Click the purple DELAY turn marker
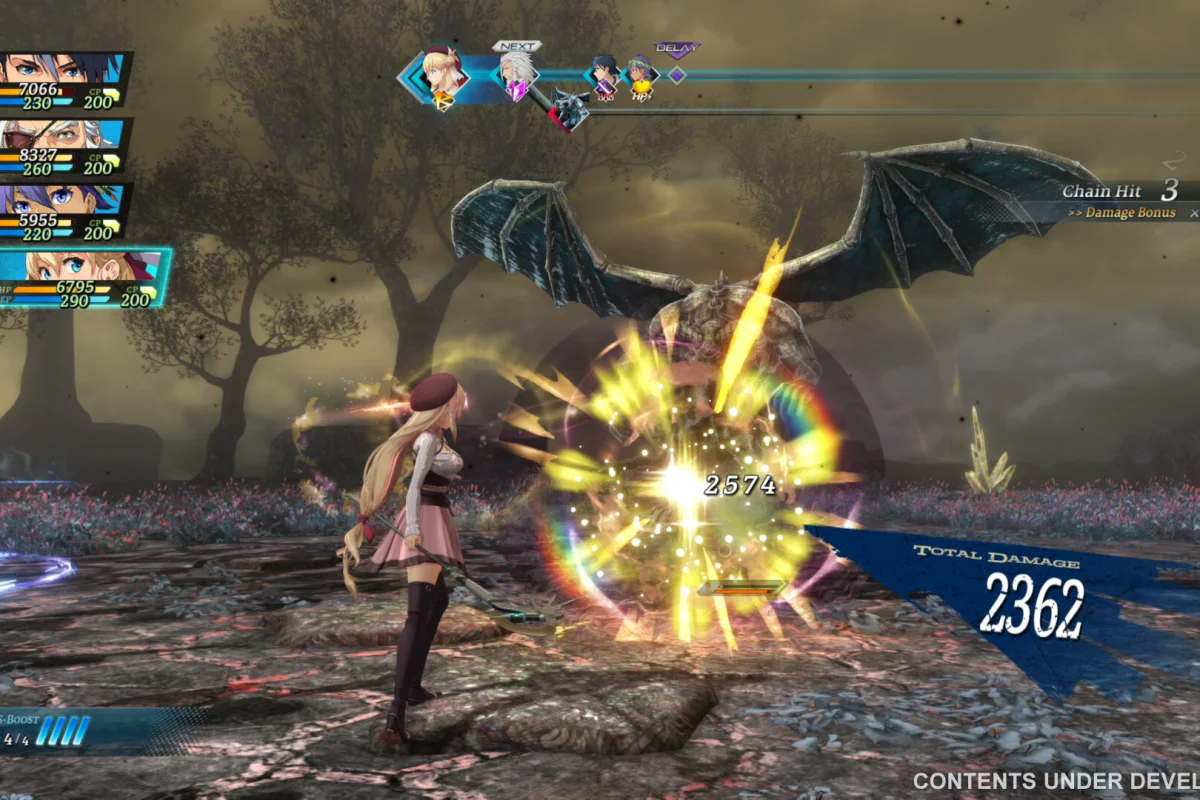This screenshot has height=800, width=1200. (x=677, y=73)
